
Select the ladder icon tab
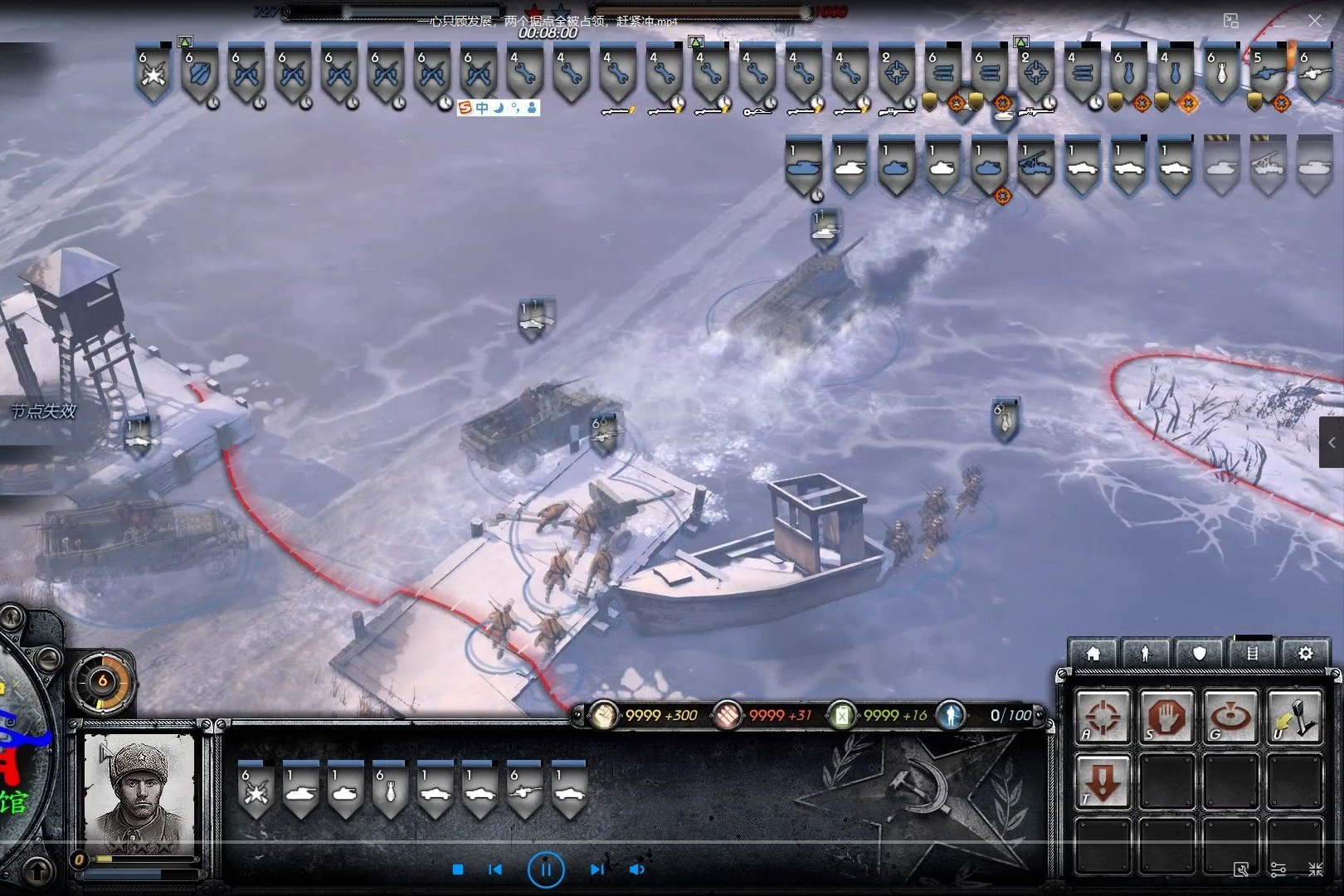(1252, 654)
